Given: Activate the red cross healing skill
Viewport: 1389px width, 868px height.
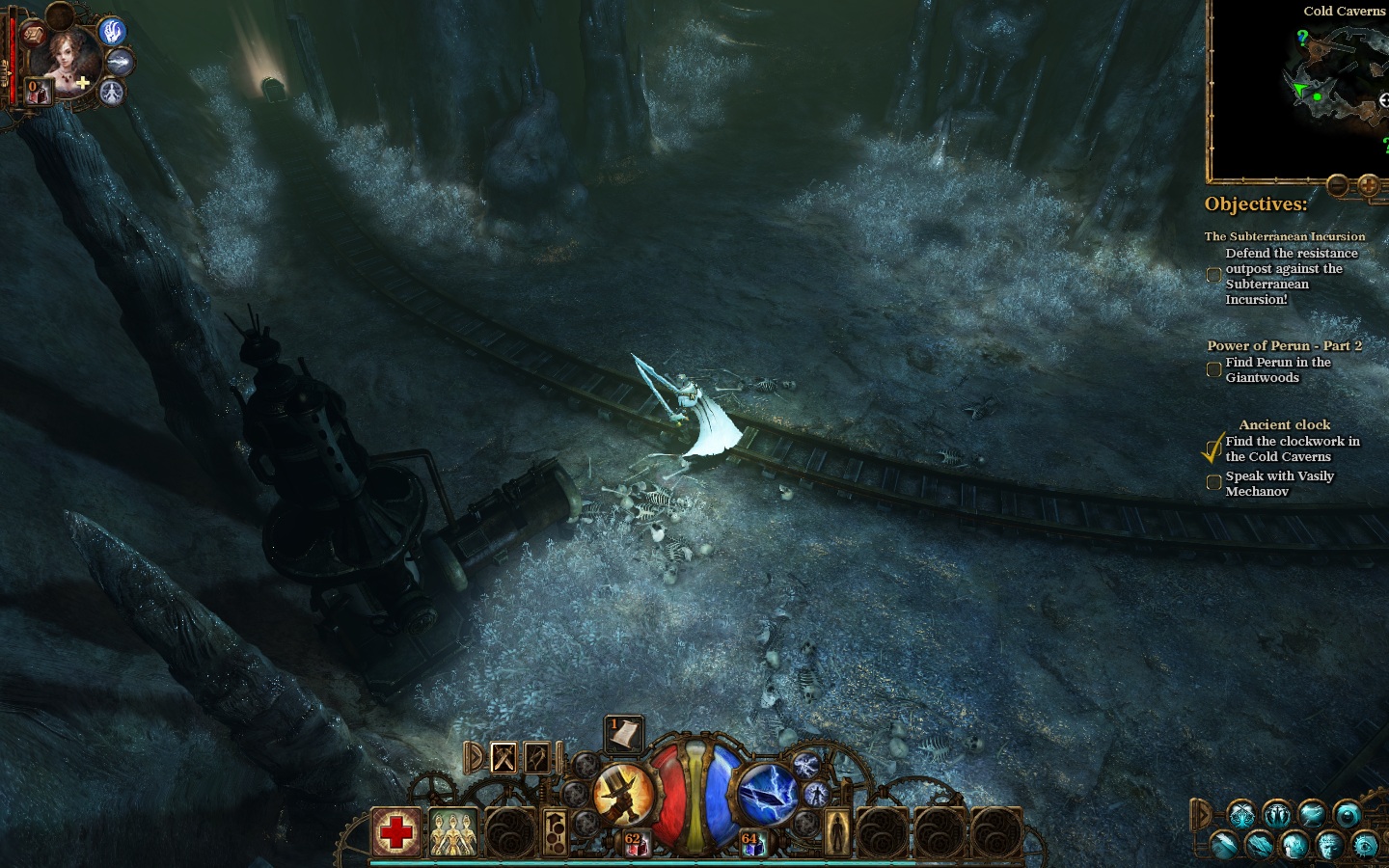Looking at the screenshot, I should click(x=395, y=831).
